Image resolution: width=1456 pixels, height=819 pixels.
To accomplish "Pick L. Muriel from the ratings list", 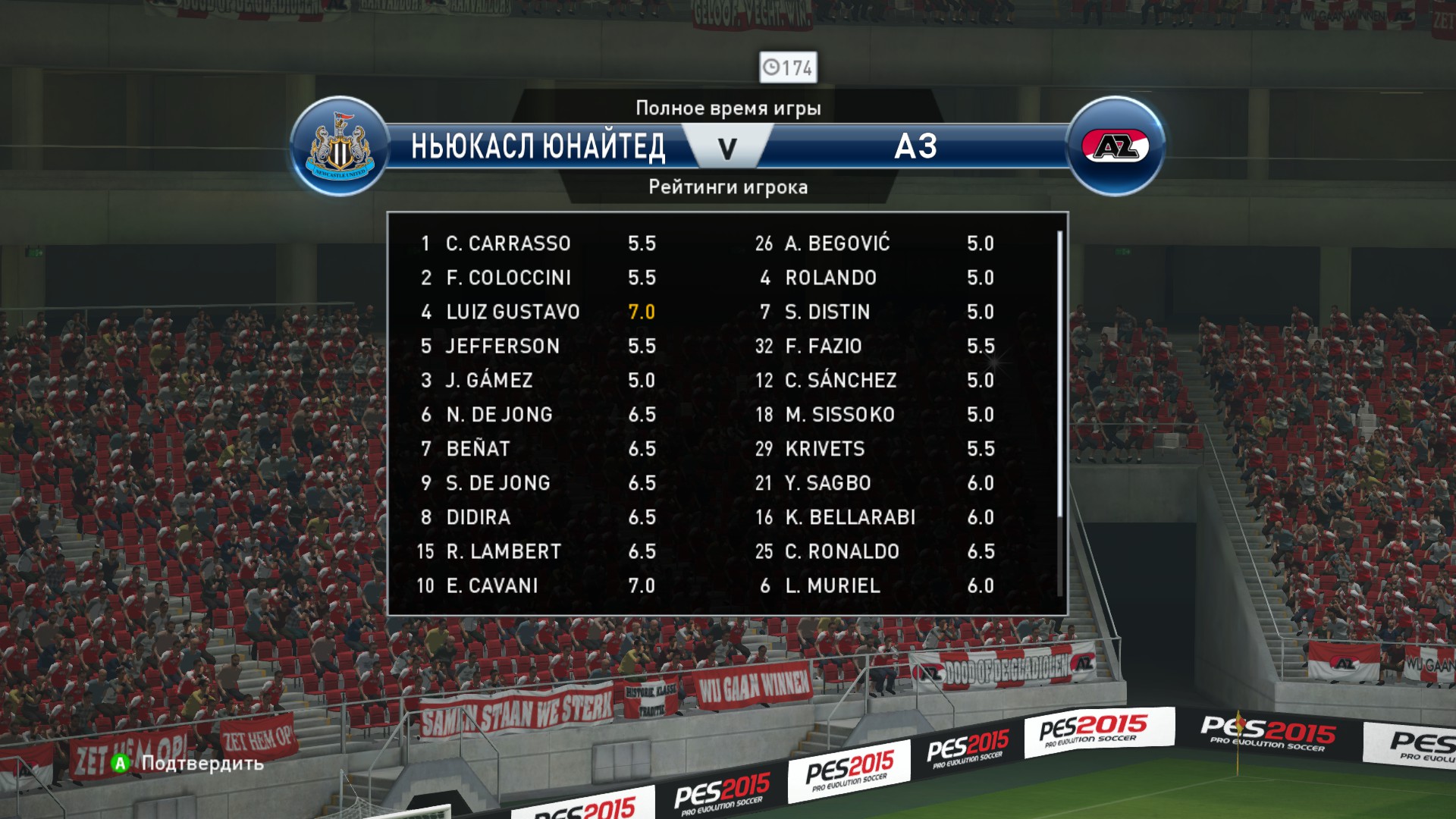I will point(876,585).
